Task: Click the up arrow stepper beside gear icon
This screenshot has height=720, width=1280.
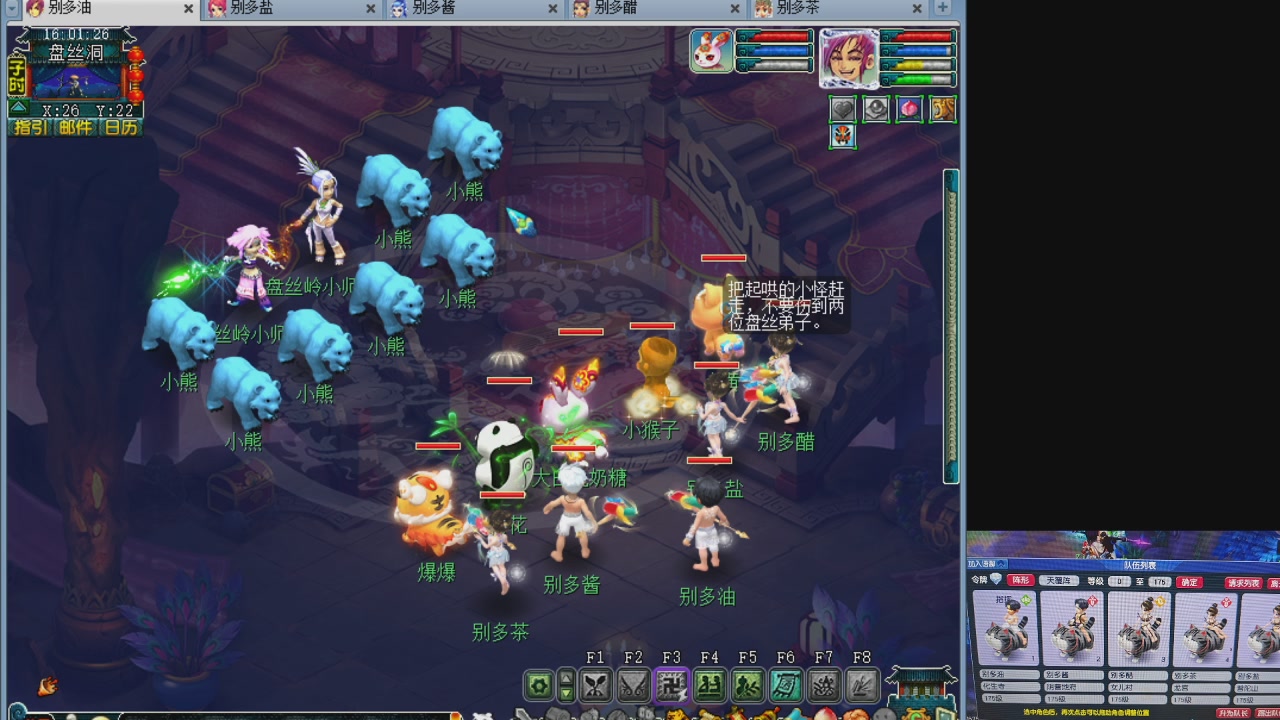Action: point(566,678)
